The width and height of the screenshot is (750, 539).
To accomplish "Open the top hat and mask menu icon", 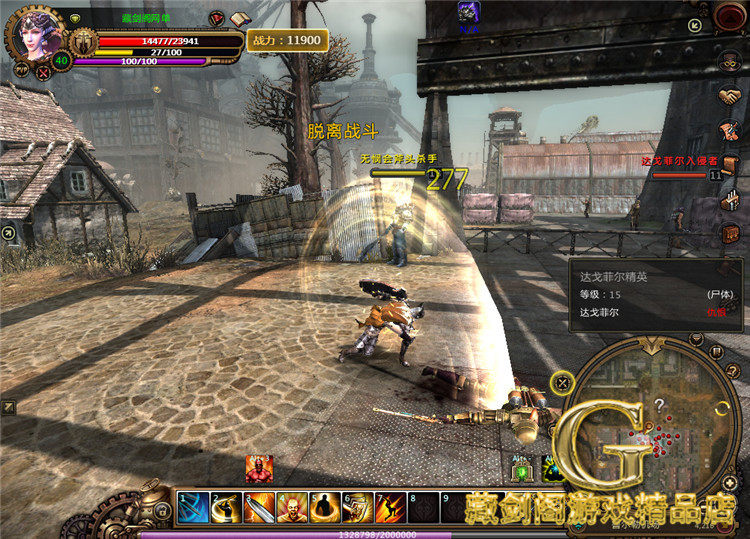I will click(x=730, y=62).
